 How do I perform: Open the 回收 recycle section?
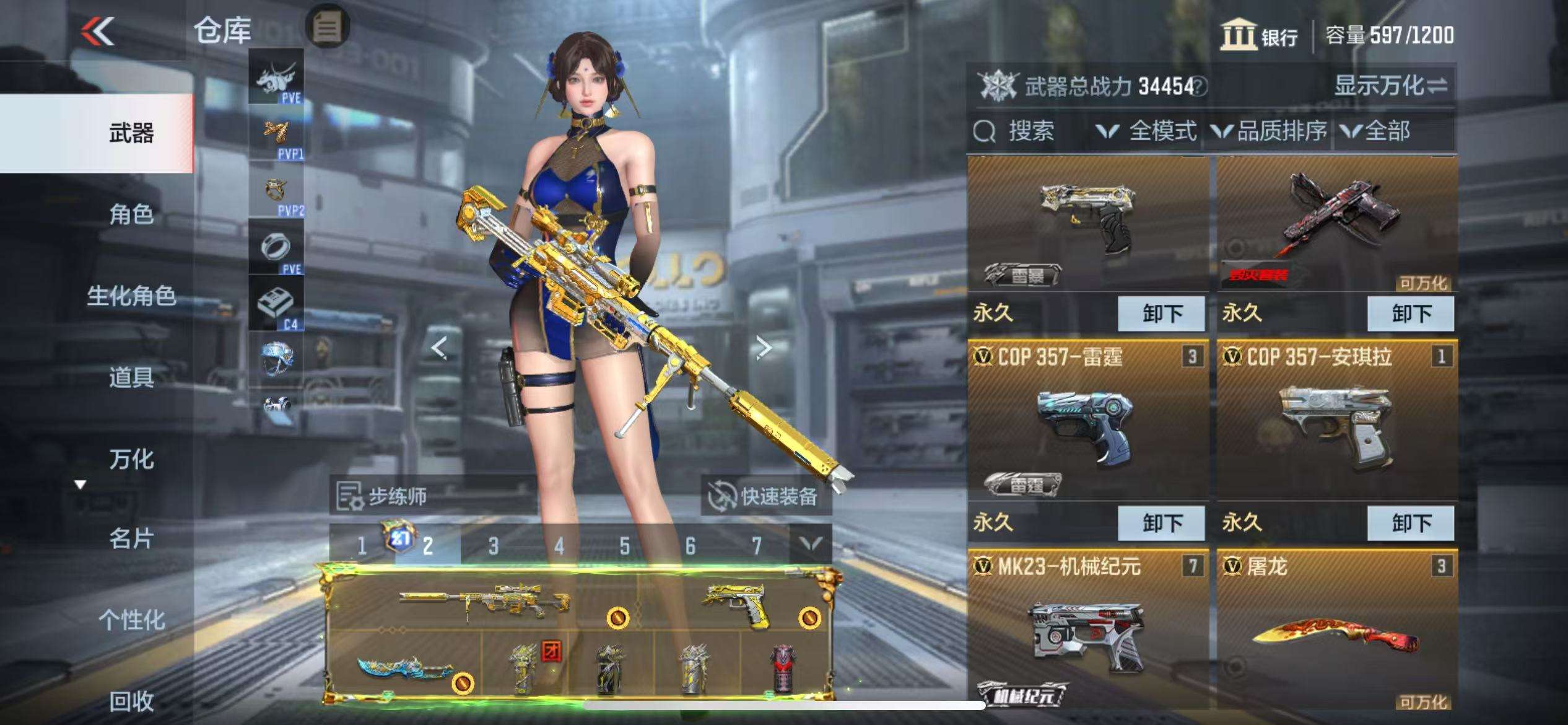coord(131,701)
